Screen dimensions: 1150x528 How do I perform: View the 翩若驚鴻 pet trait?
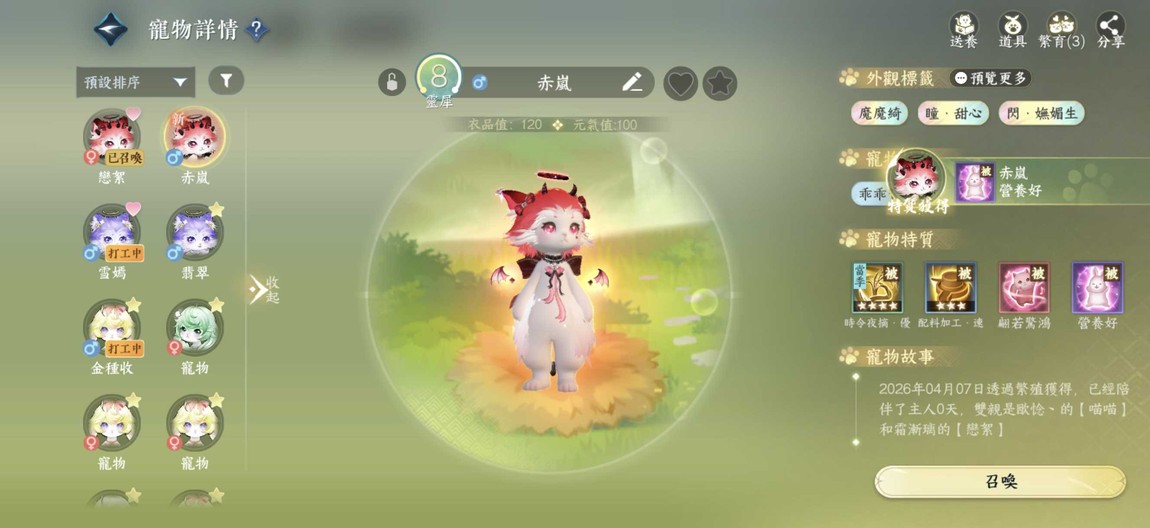point(1024,290)
